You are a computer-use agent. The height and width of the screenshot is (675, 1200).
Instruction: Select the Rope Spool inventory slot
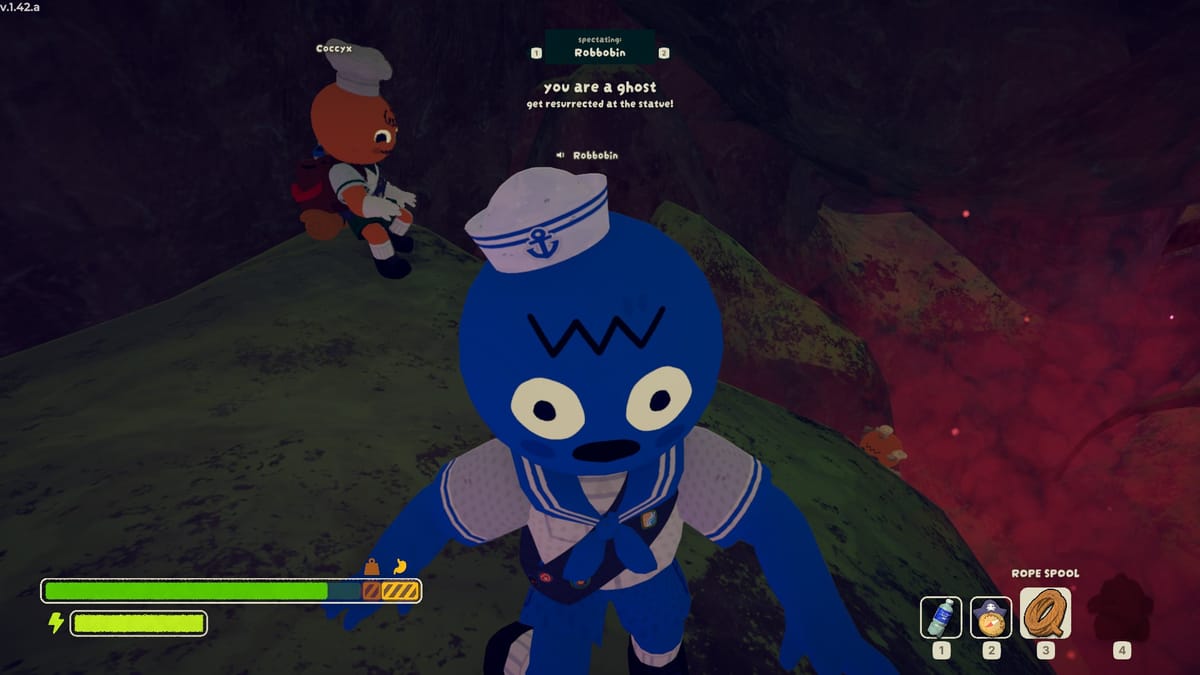coord(1045,613)
